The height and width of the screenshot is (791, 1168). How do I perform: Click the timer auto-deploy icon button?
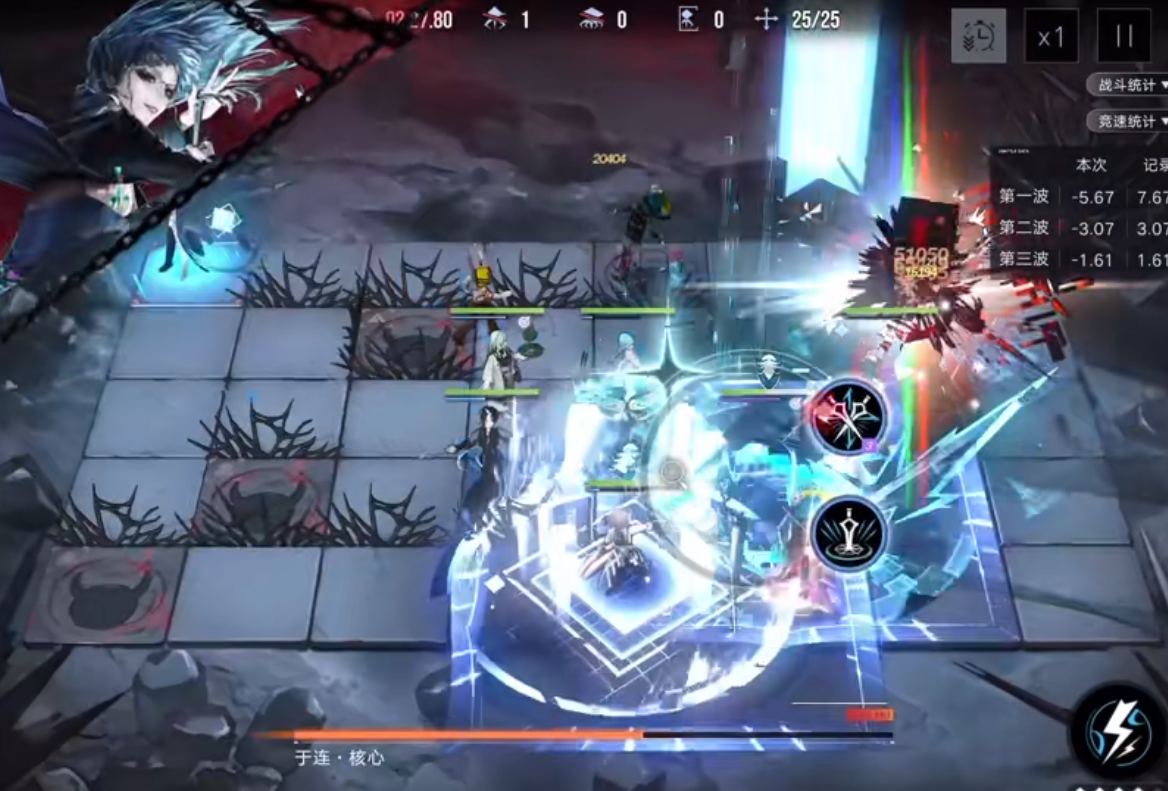978,37
